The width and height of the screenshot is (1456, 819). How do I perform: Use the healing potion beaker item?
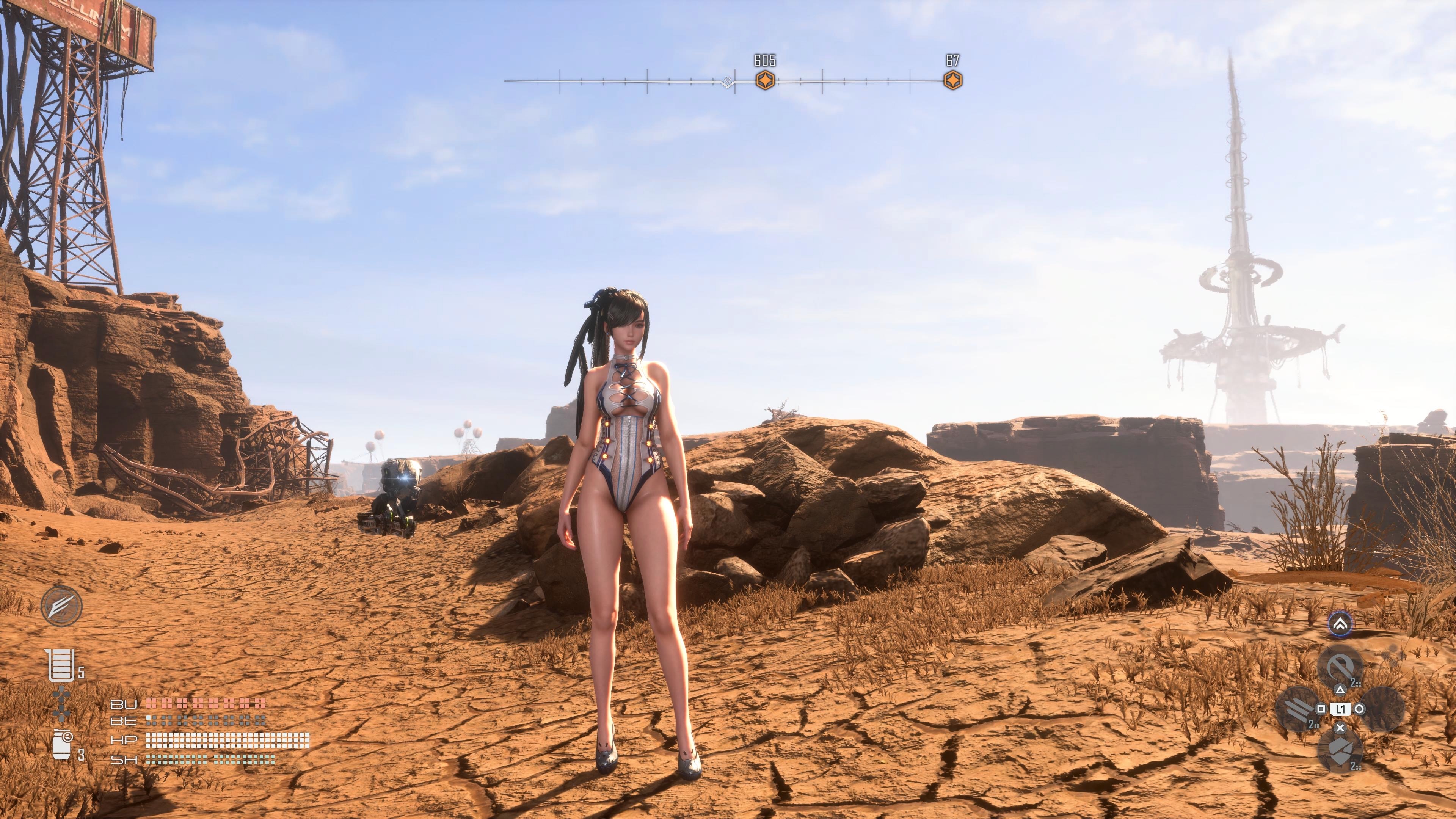pos(61,665)
